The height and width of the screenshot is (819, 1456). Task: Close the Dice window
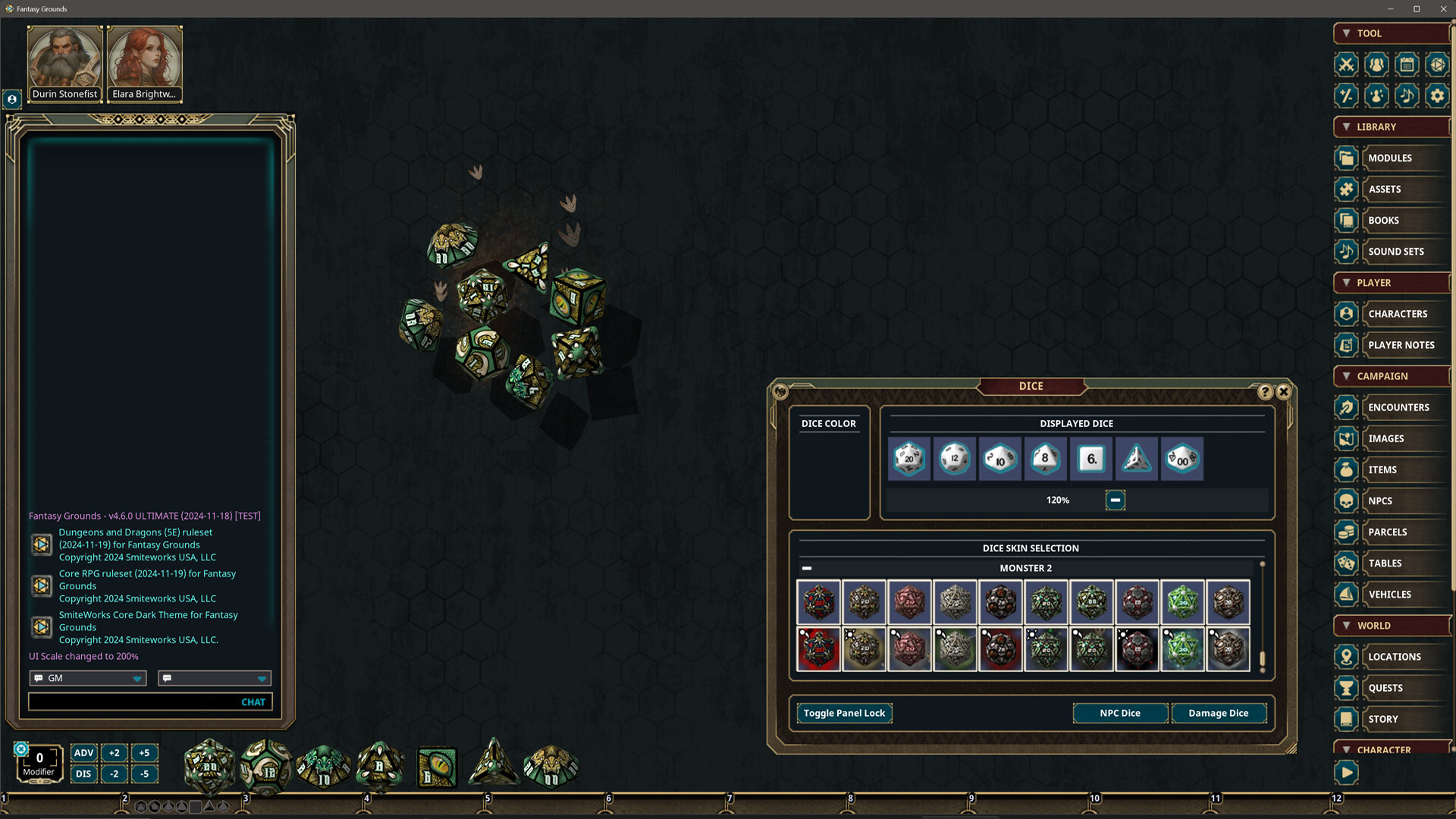click(1283, 391)
